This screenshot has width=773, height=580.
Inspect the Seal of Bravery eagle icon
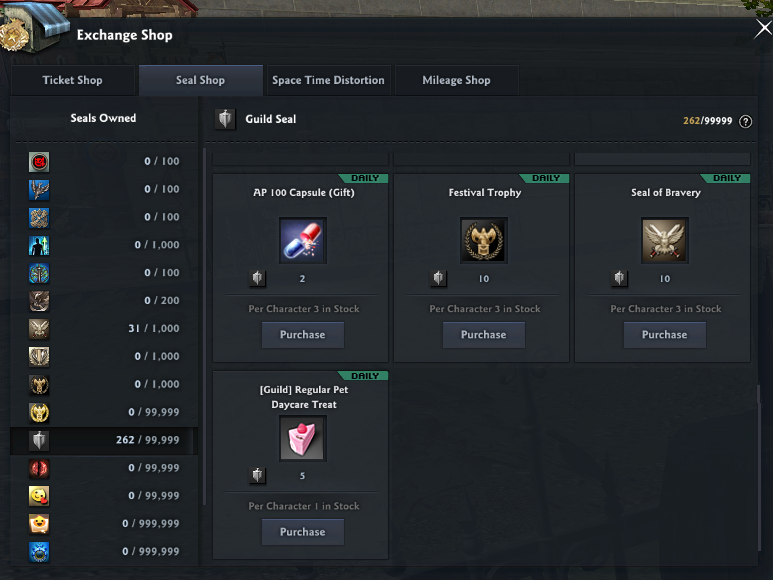664,241
